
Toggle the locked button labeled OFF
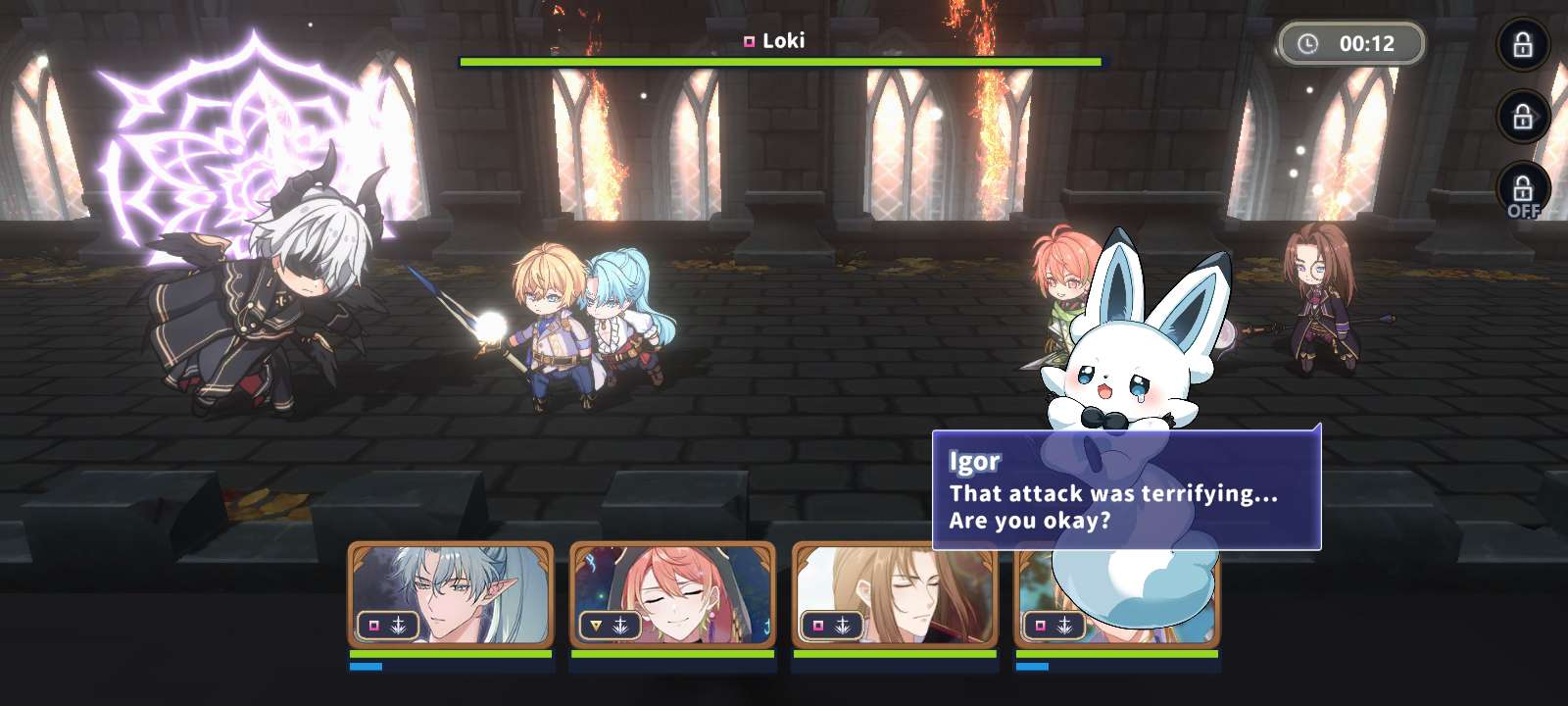(1523, 190)
